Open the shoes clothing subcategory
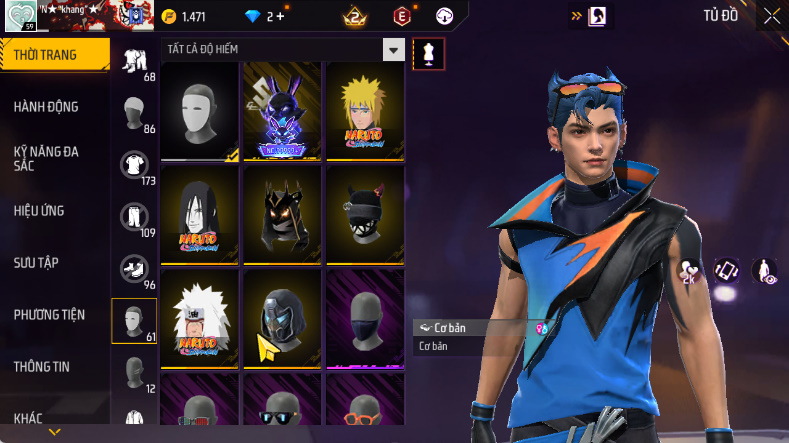Image resolution: width=789 pixels, height=443 pixels. point(134,269)
